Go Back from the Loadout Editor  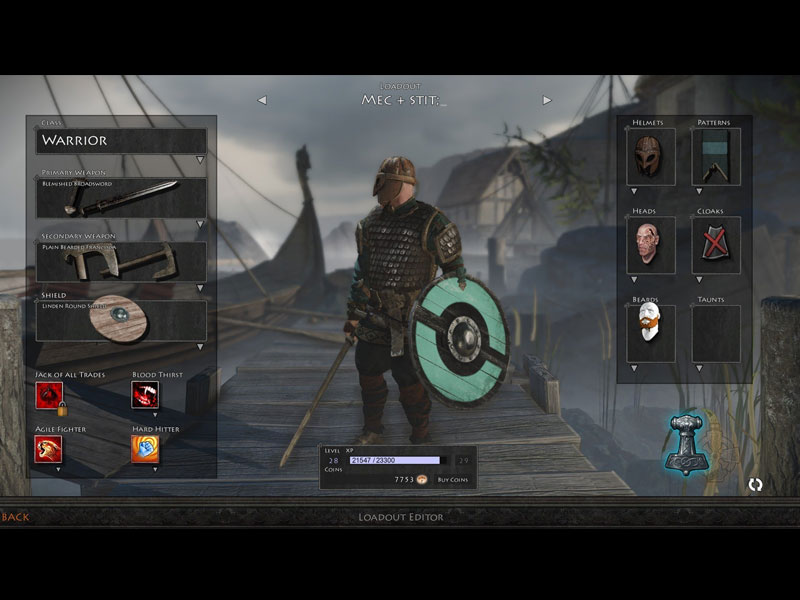[16, 517]
